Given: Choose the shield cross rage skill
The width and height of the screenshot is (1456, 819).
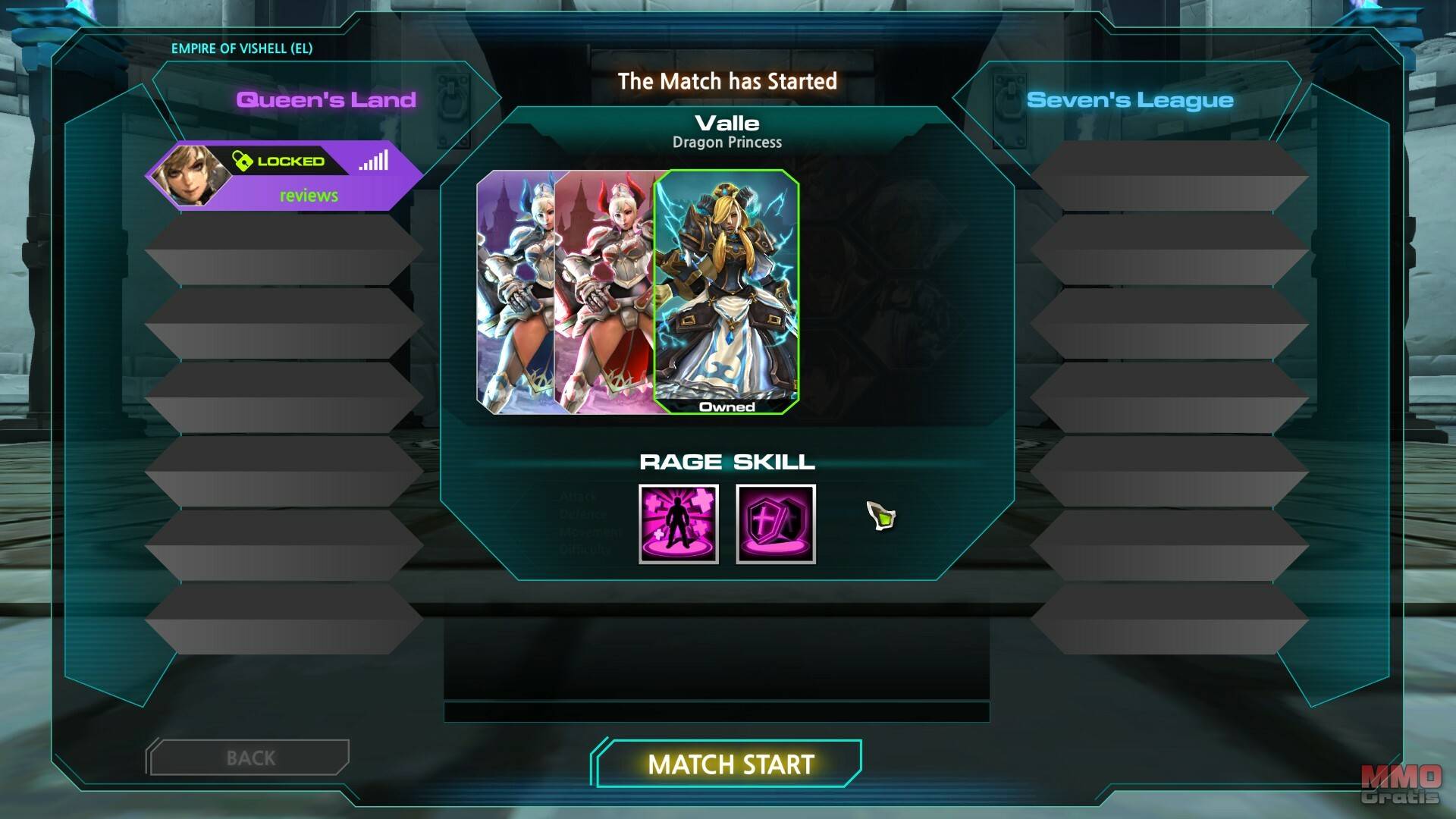Looking at the screenshot, I should coord(776,524).
